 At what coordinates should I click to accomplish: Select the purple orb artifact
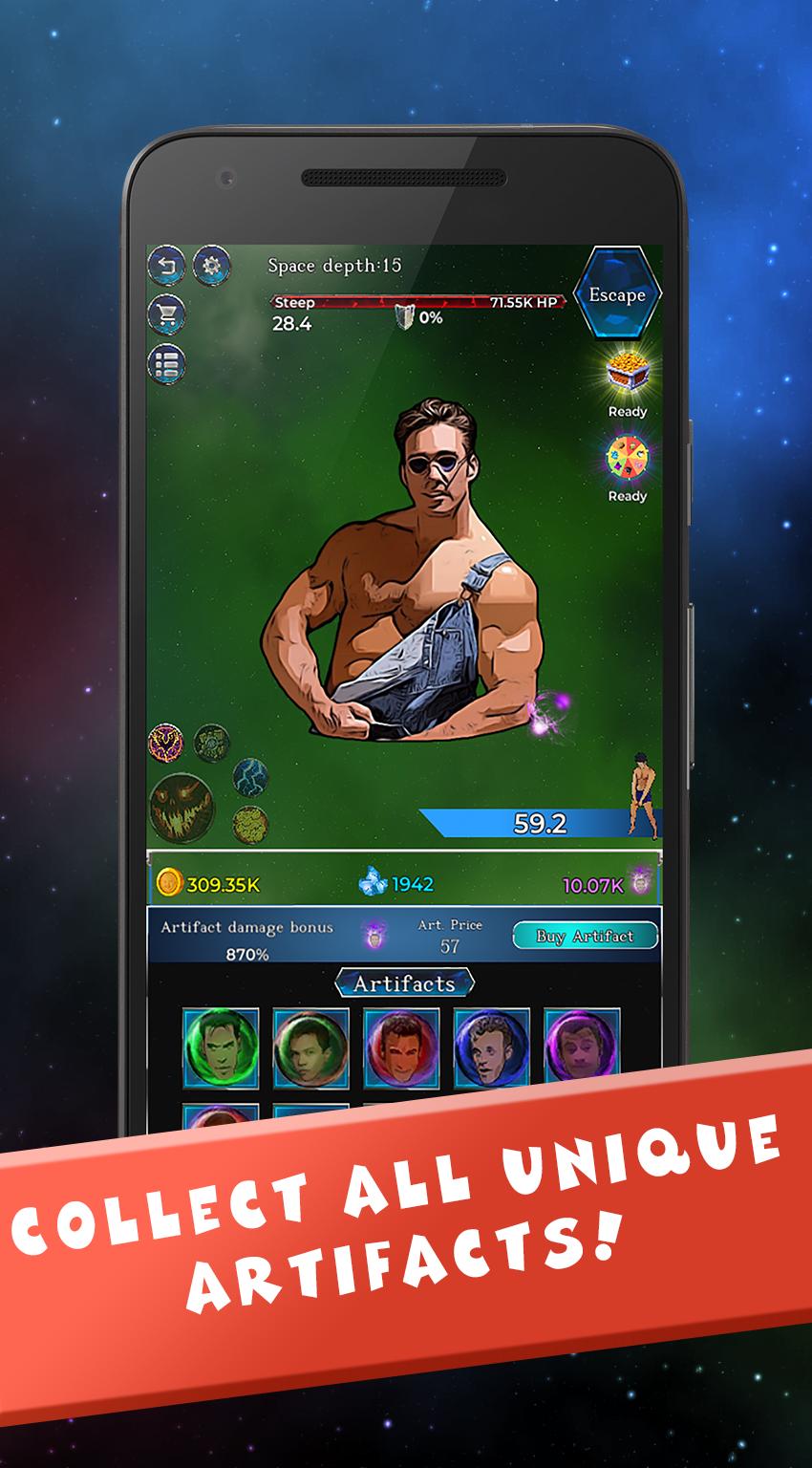(x=581, y=1047)
